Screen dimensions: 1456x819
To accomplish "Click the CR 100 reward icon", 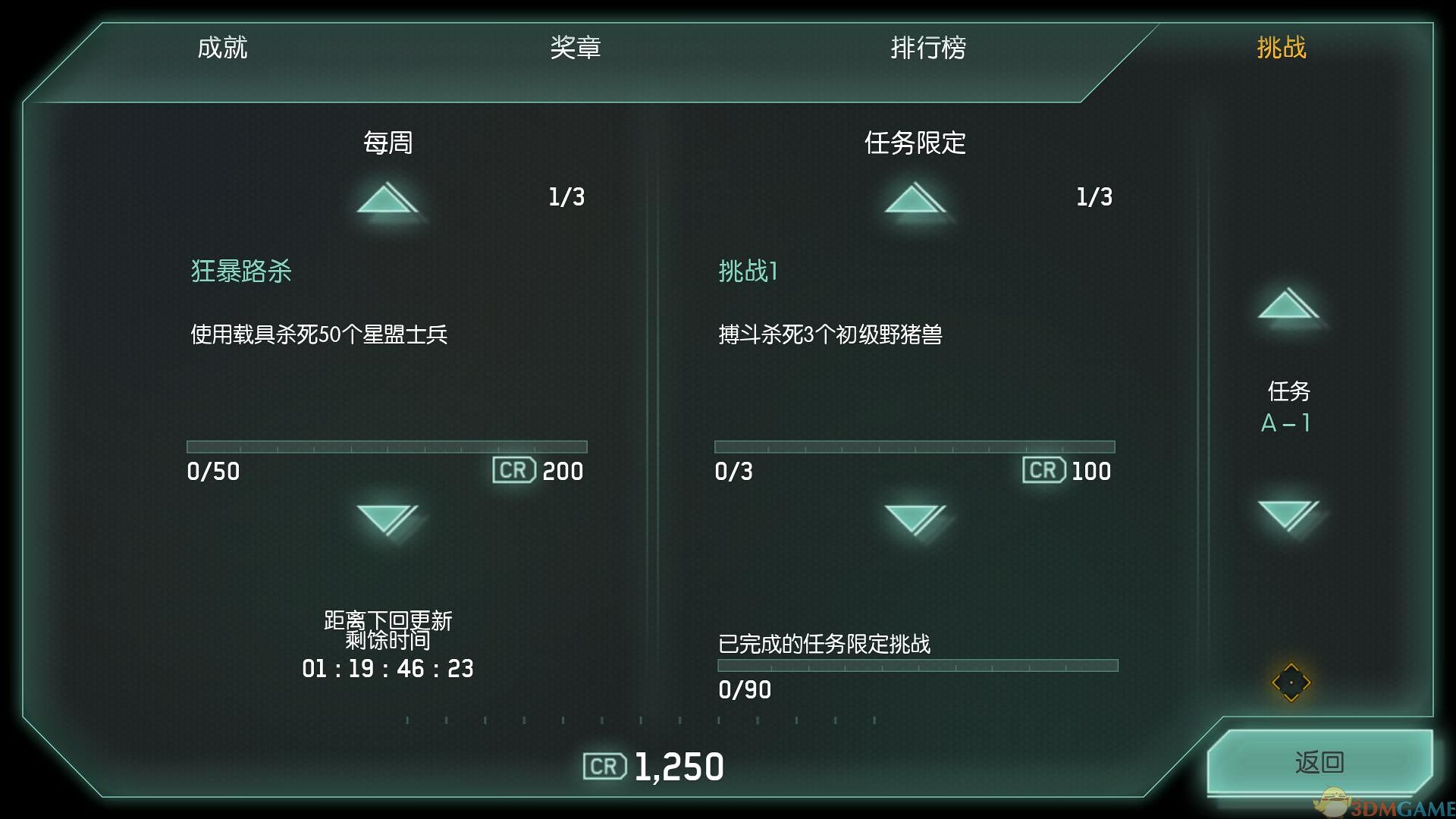I will point(1043,470).
